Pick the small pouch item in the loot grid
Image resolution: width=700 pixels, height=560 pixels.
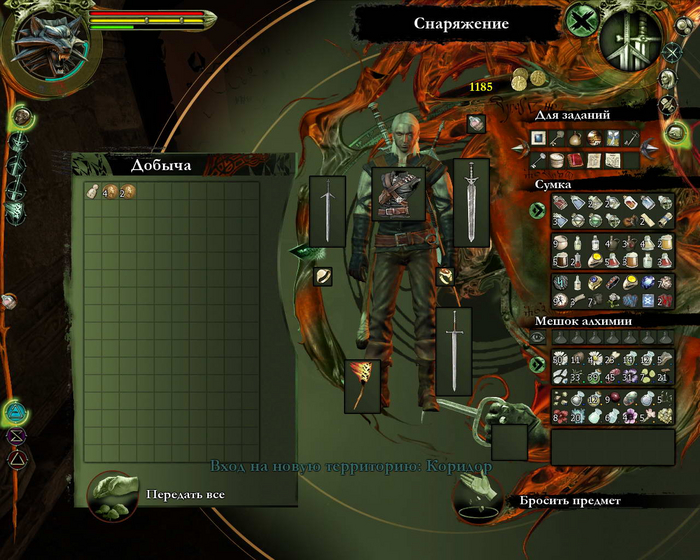point(93,191)
